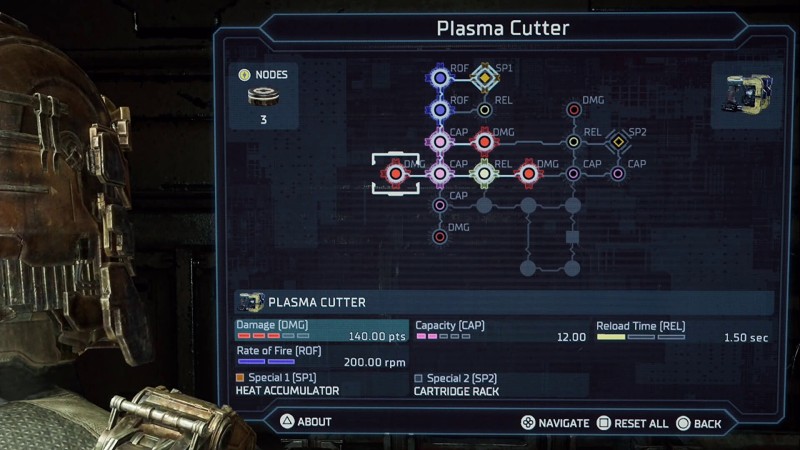Select the SP2 special upgrade node

(617, 142)
